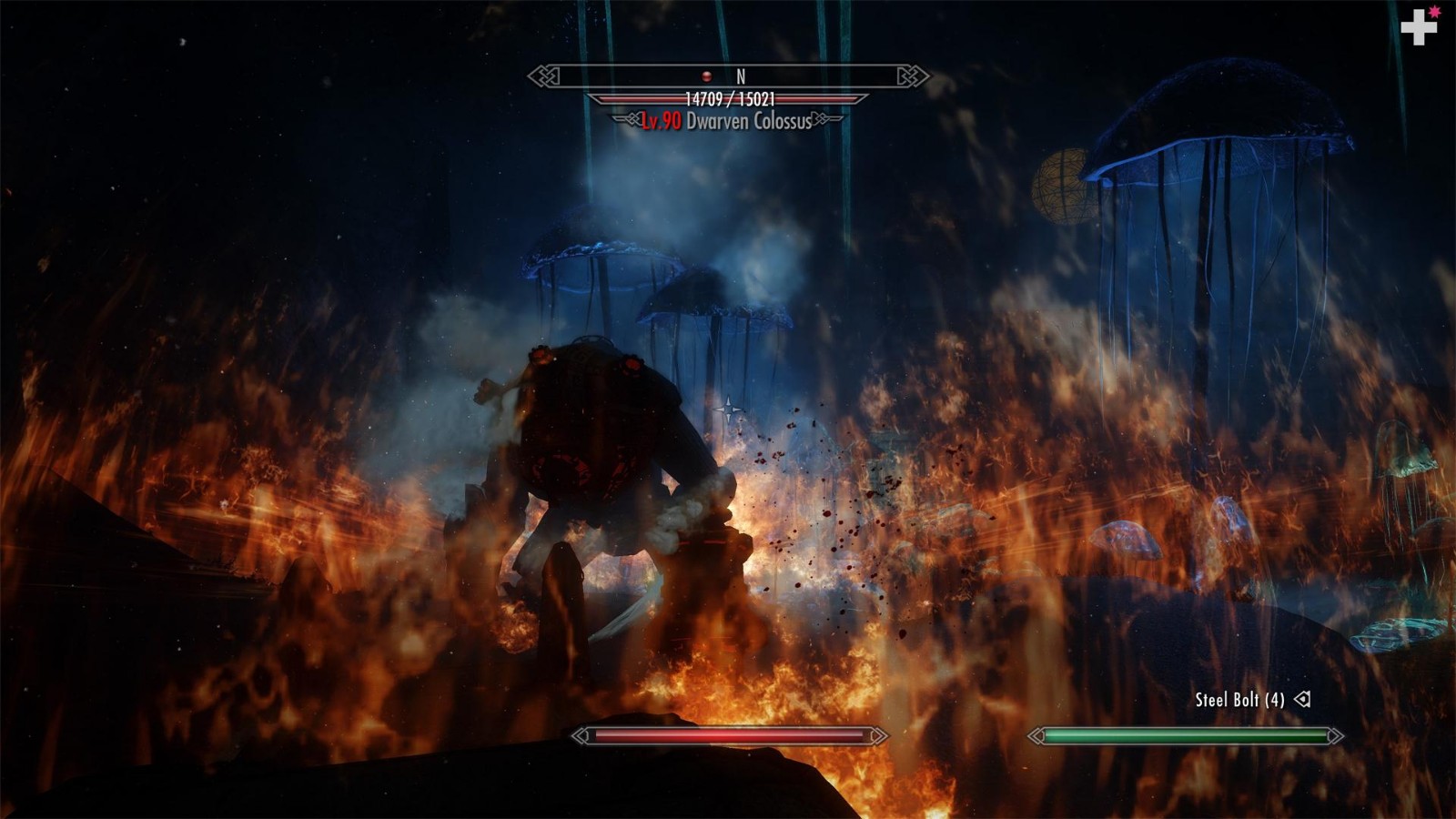Click the white plus icon with pink star
1456x819 pixels.
[x=1418, y=27]
